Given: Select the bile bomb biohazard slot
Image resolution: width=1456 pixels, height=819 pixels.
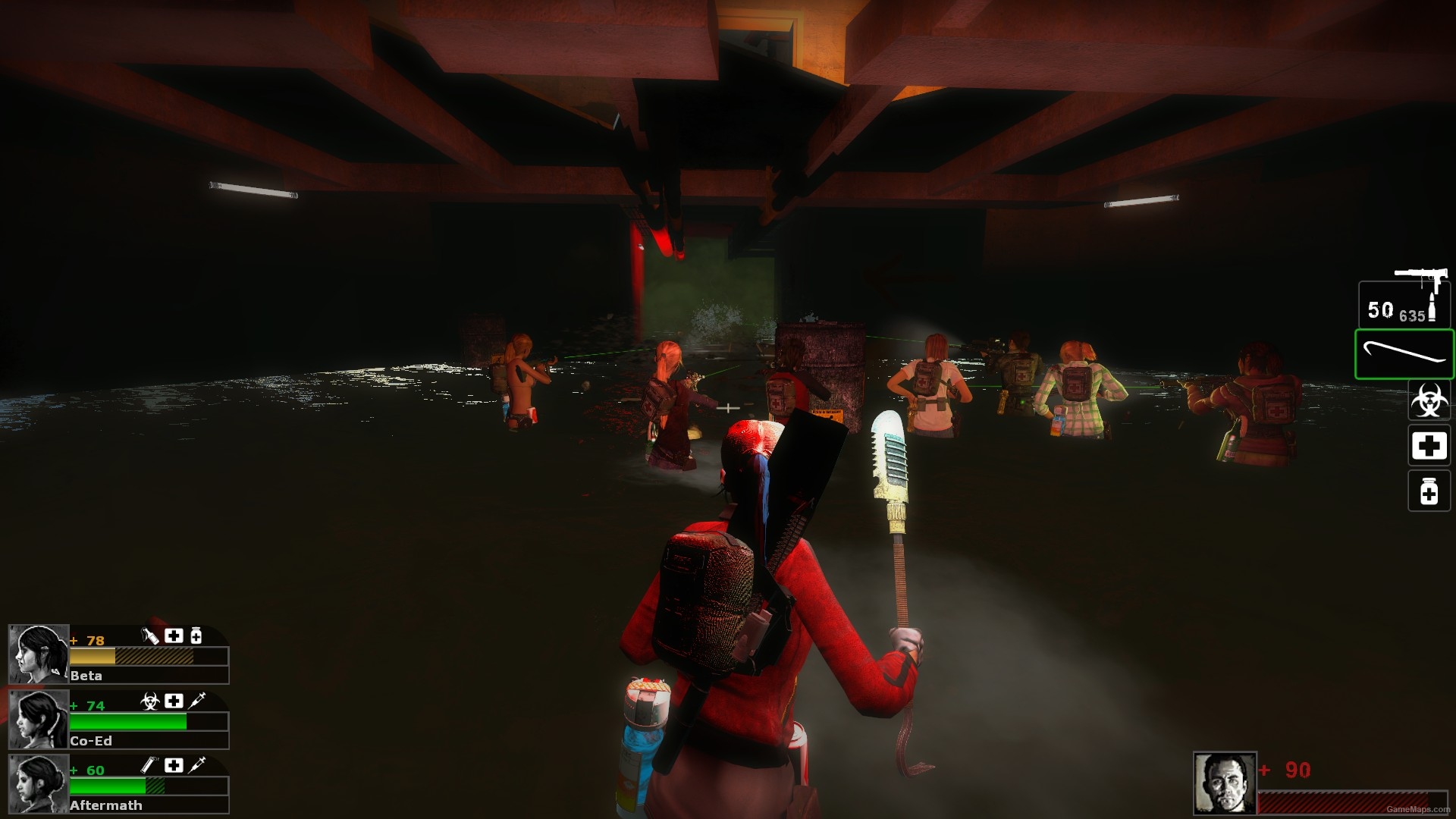Looking at the screenshot, I should coord(1429,400).
